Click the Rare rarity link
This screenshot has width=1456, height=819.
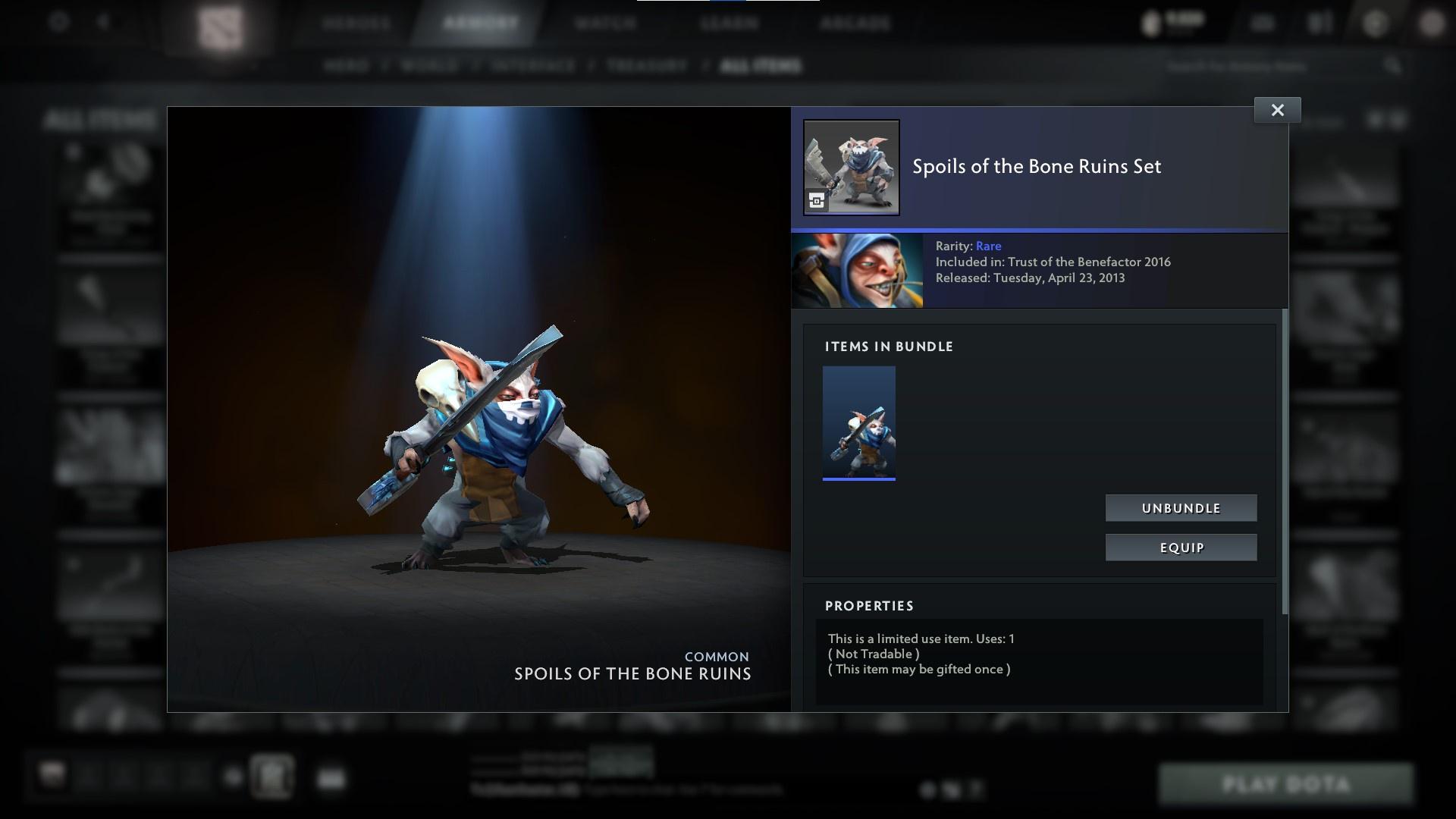[x=989, y=246]
